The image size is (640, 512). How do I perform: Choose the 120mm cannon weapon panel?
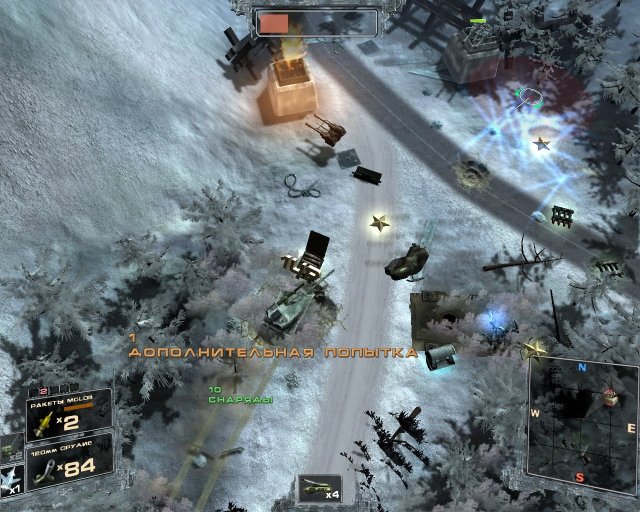(x=68, y=463)
